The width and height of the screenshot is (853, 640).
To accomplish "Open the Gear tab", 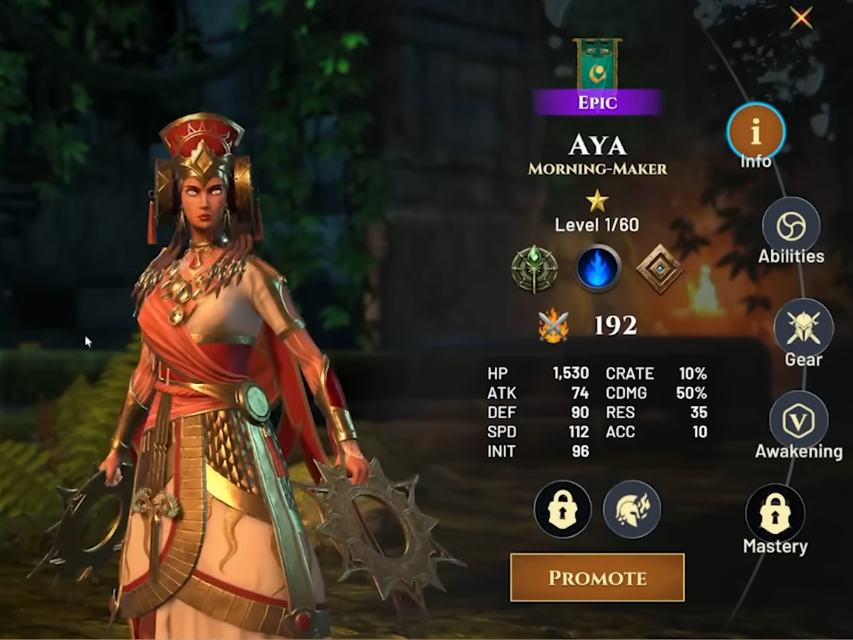I will click(x=803, y=328).
